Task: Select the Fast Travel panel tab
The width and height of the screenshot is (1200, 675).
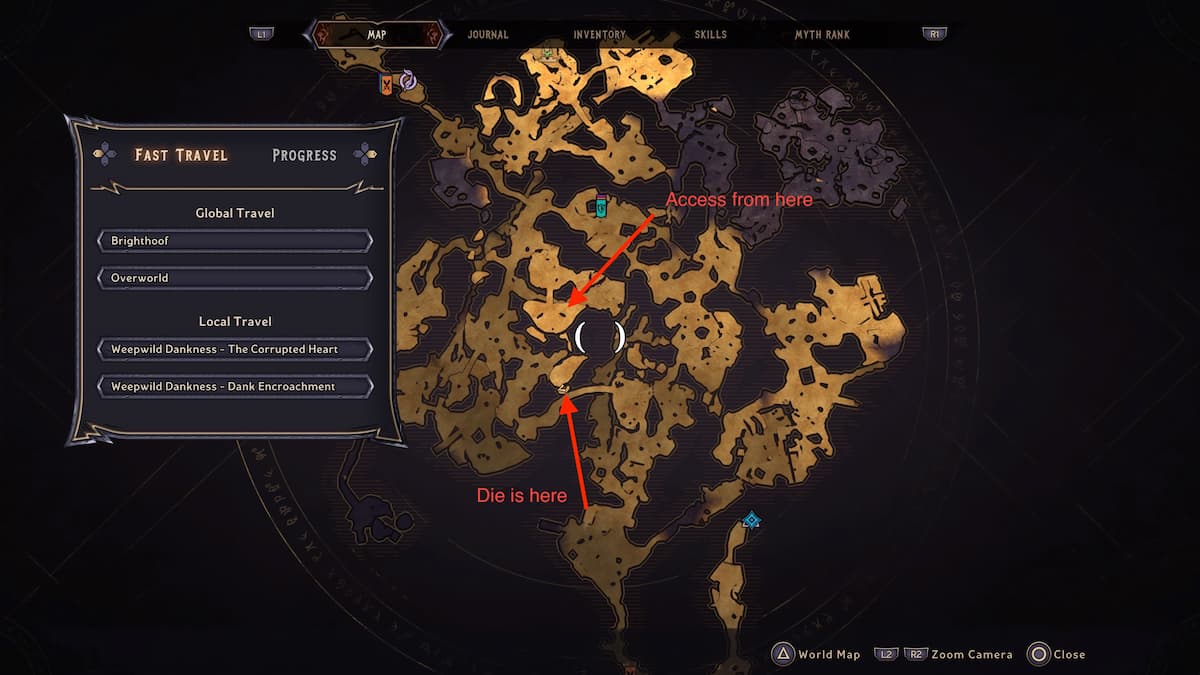Action: [x=181, y=155]
